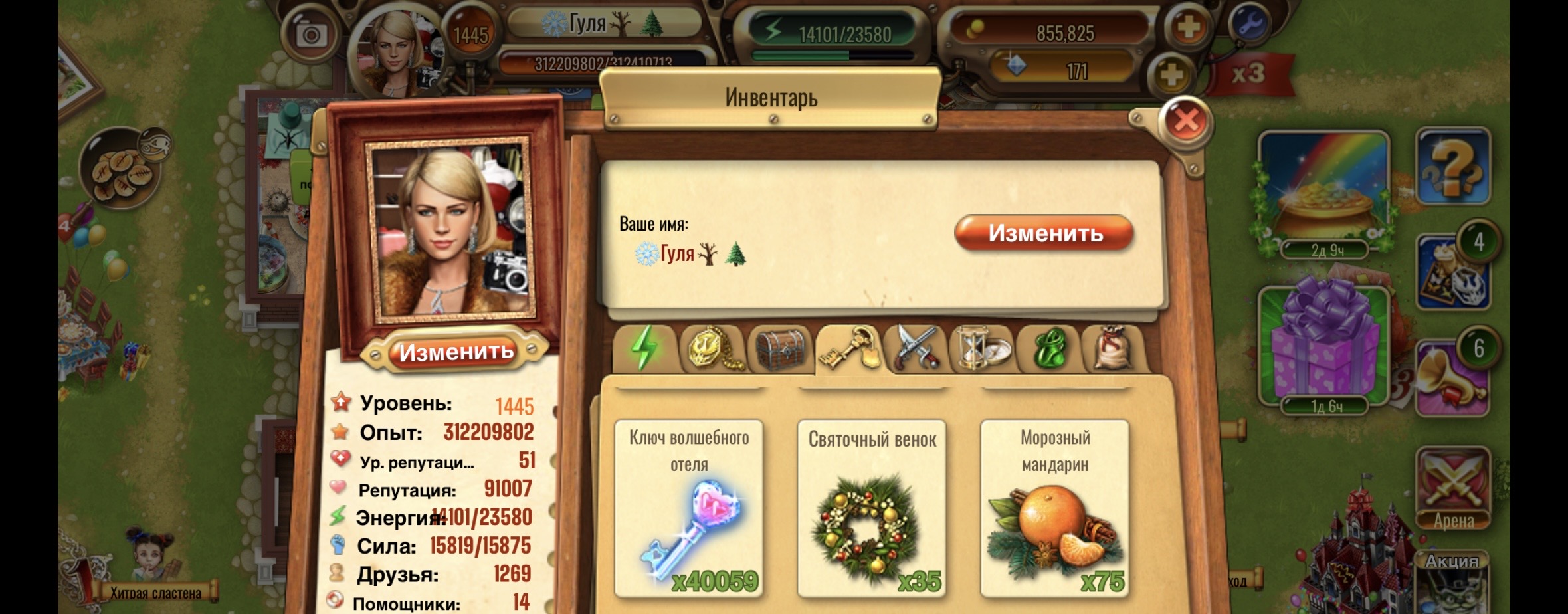Open the rainbow pot of gold event
The height and width of the screenshot is (614, 1568).
coord(1323,186)
